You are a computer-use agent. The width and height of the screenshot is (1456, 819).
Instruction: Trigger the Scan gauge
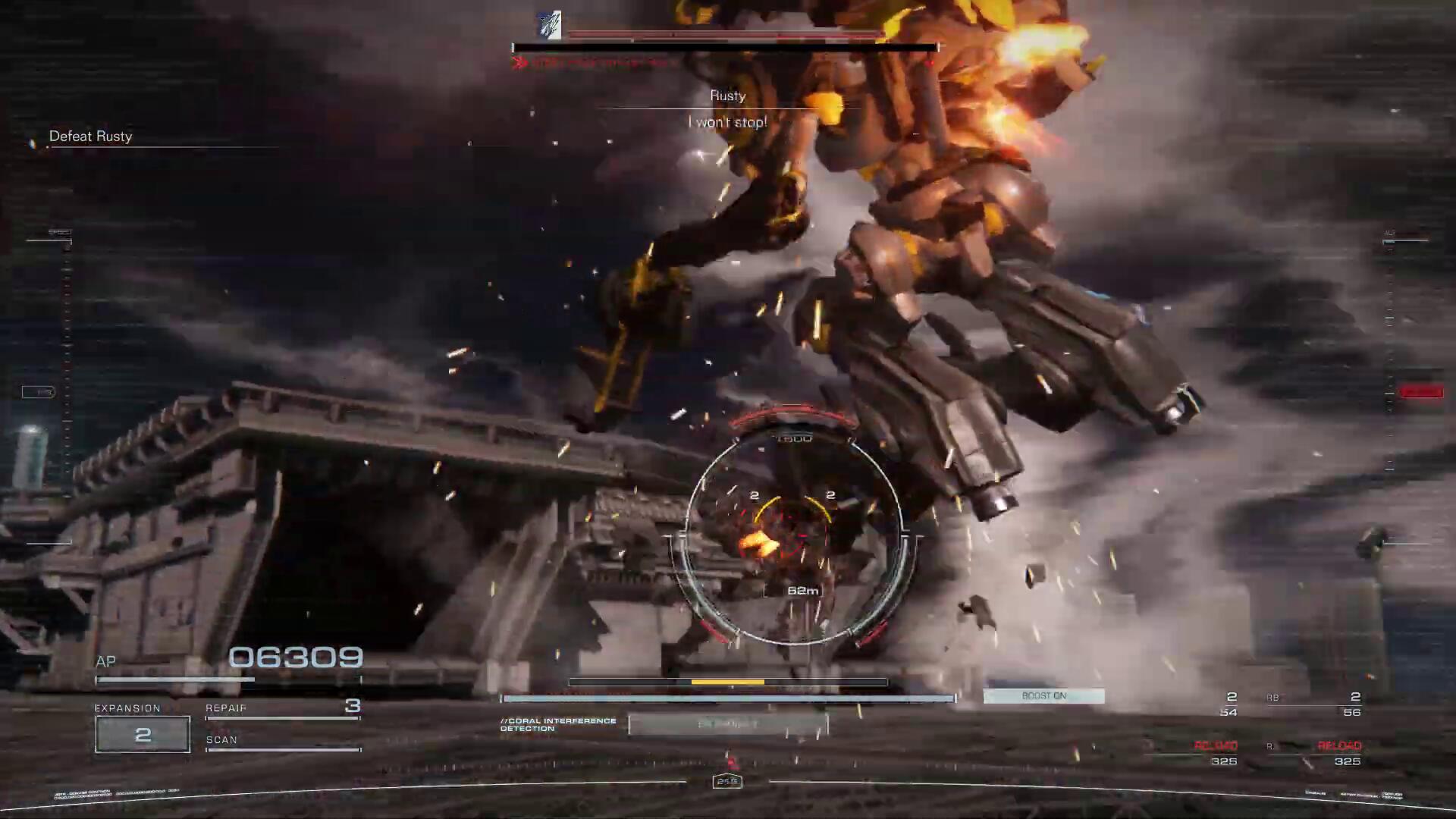[x=282, y=743]
